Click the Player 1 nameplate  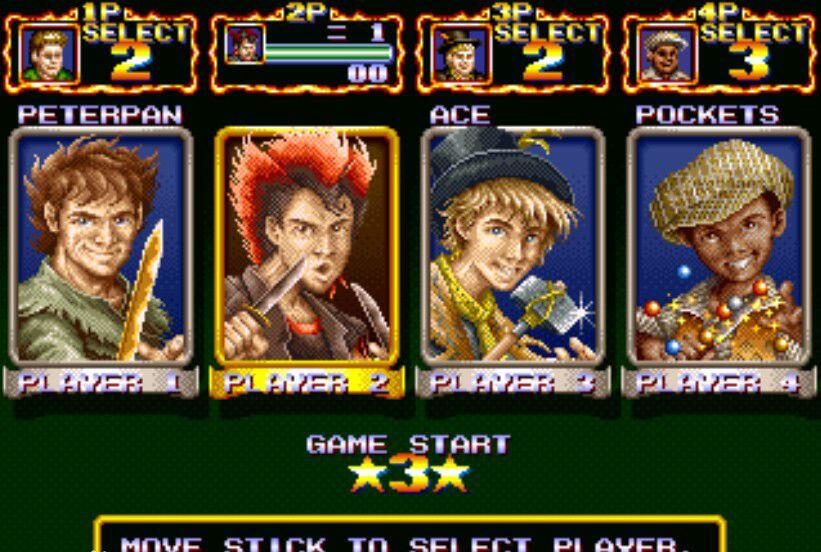click(x=100, y=383)
